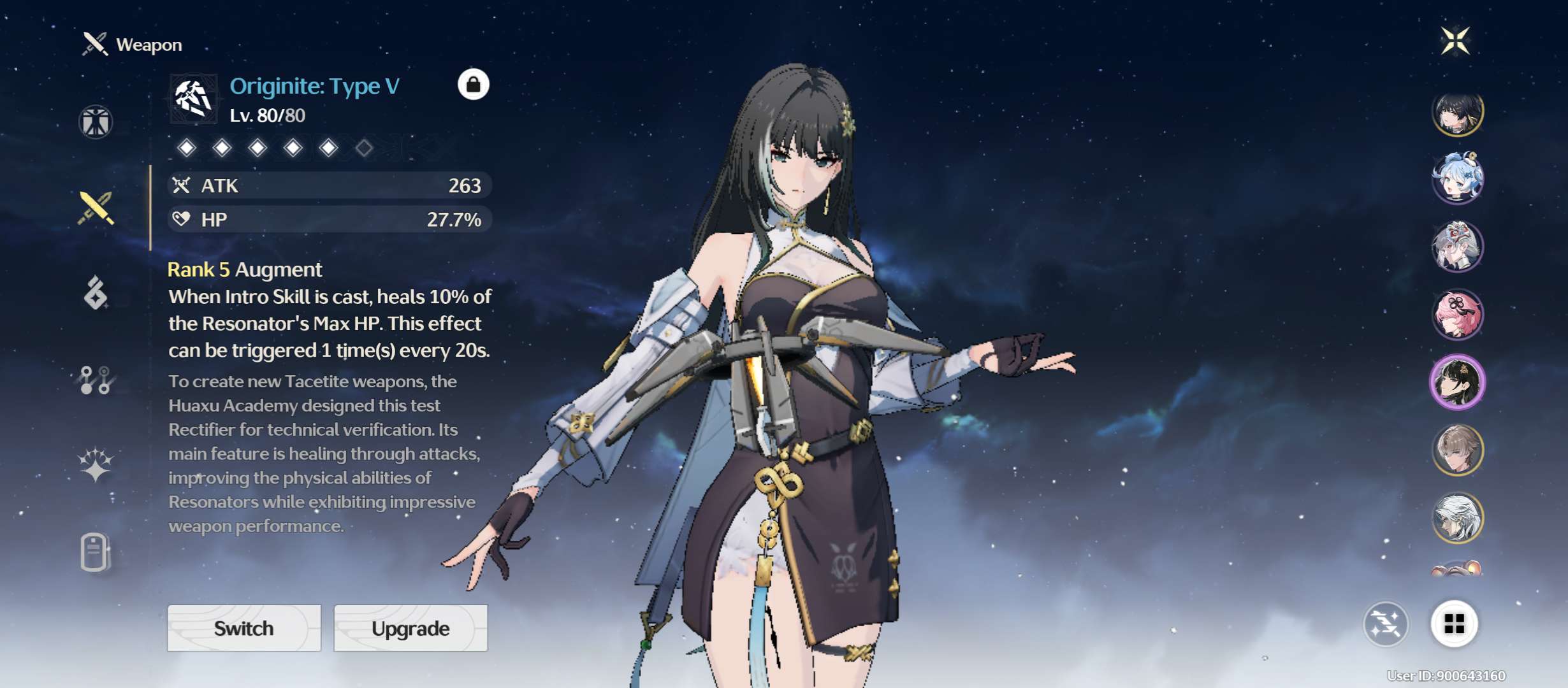Open the resonator overview tab

pos(96,122)
